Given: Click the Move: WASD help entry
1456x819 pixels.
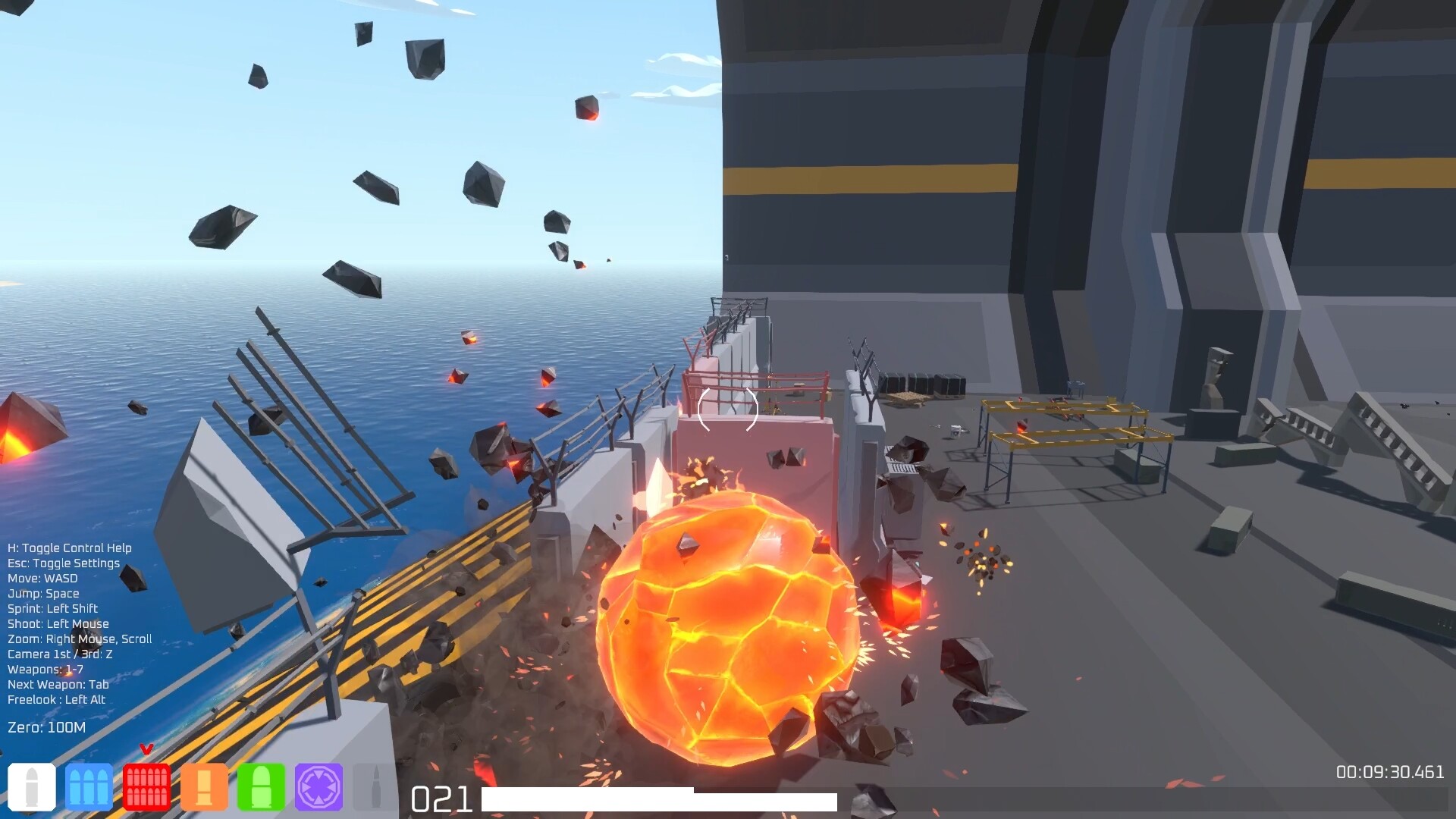Looking at the screenshot, I should pyautogui.click(x=42, y=578).
